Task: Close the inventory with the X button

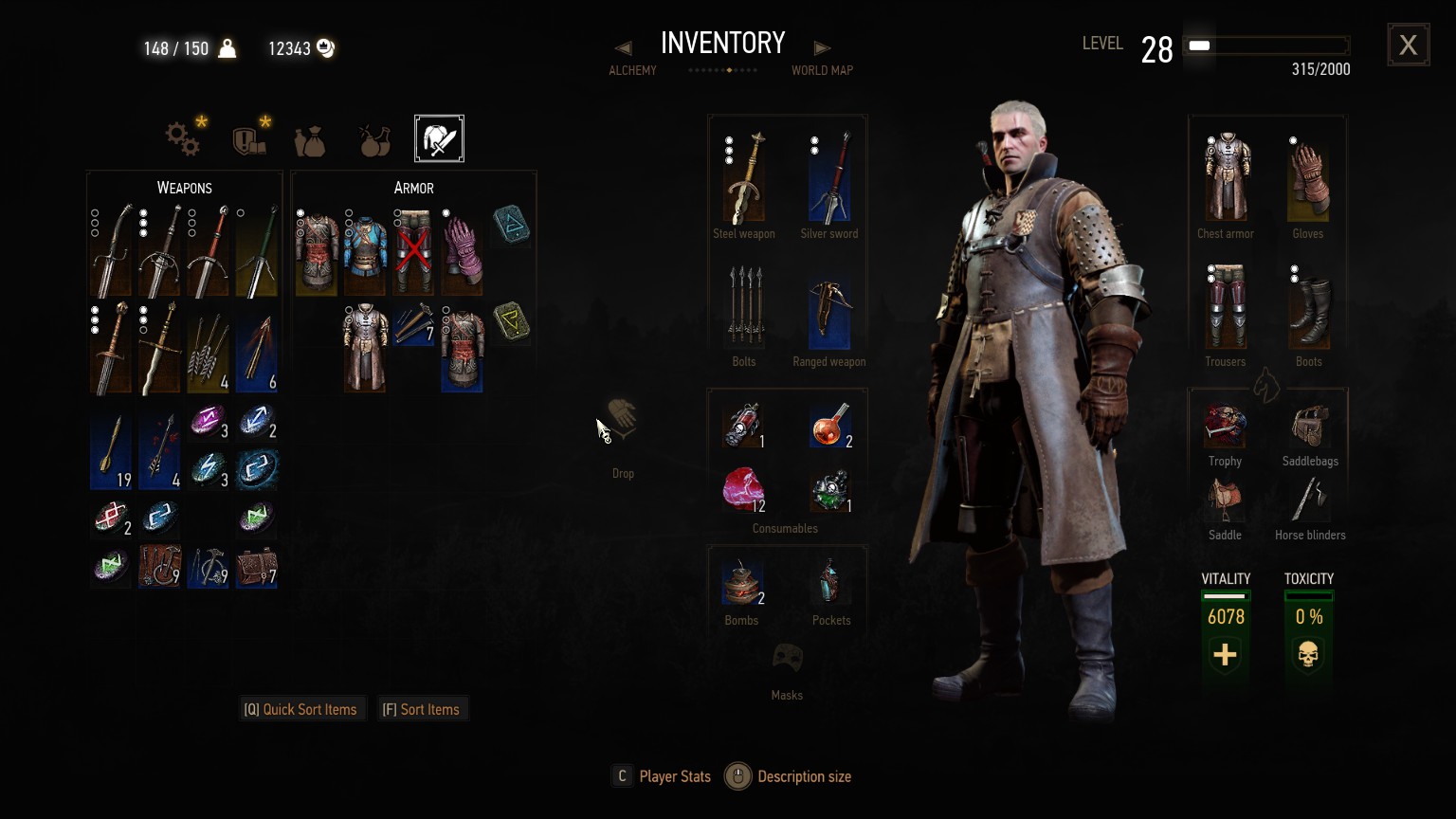Action: click(1408, 45)
